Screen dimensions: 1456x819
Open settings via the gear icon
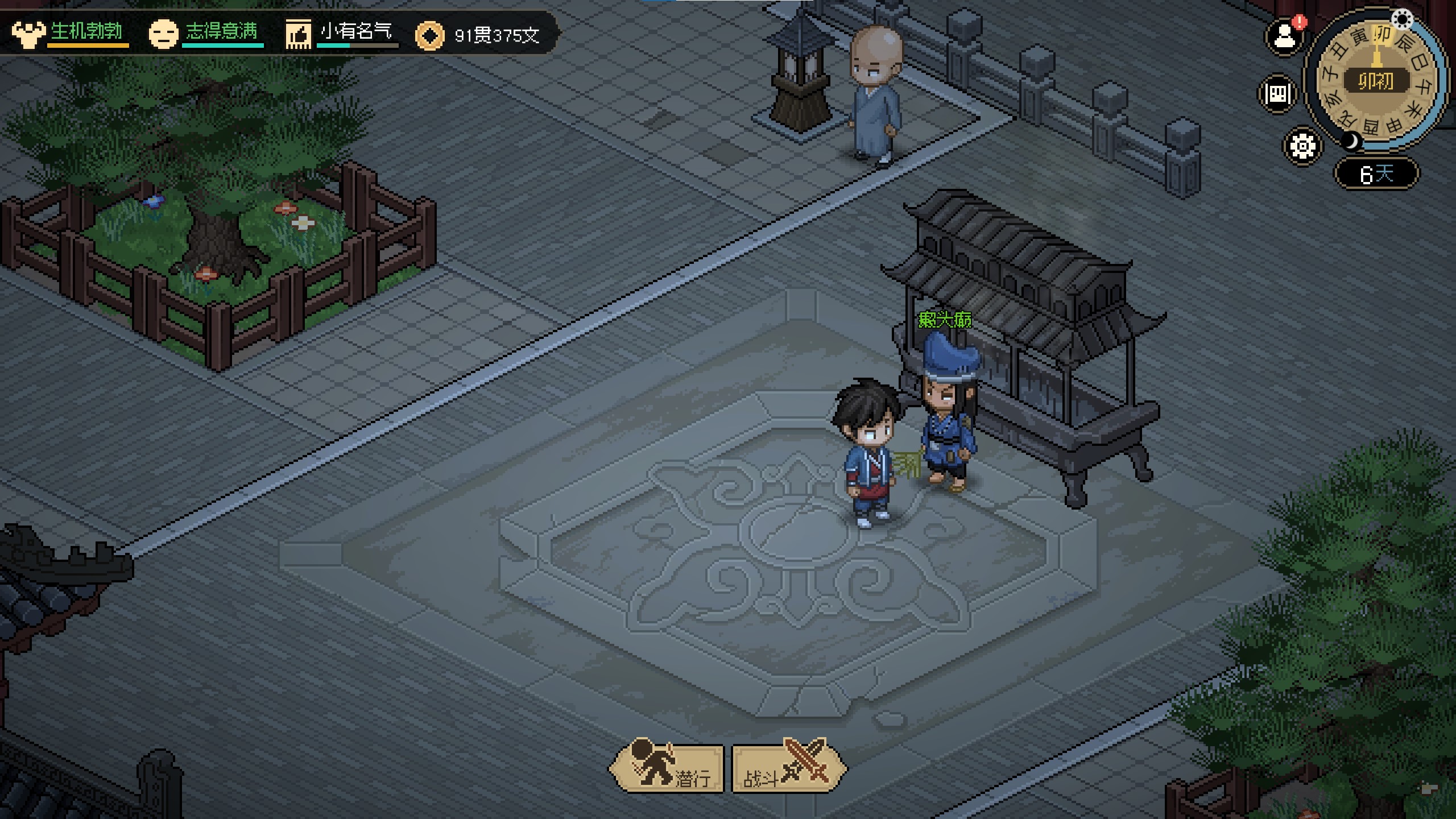pos(1302,146)
